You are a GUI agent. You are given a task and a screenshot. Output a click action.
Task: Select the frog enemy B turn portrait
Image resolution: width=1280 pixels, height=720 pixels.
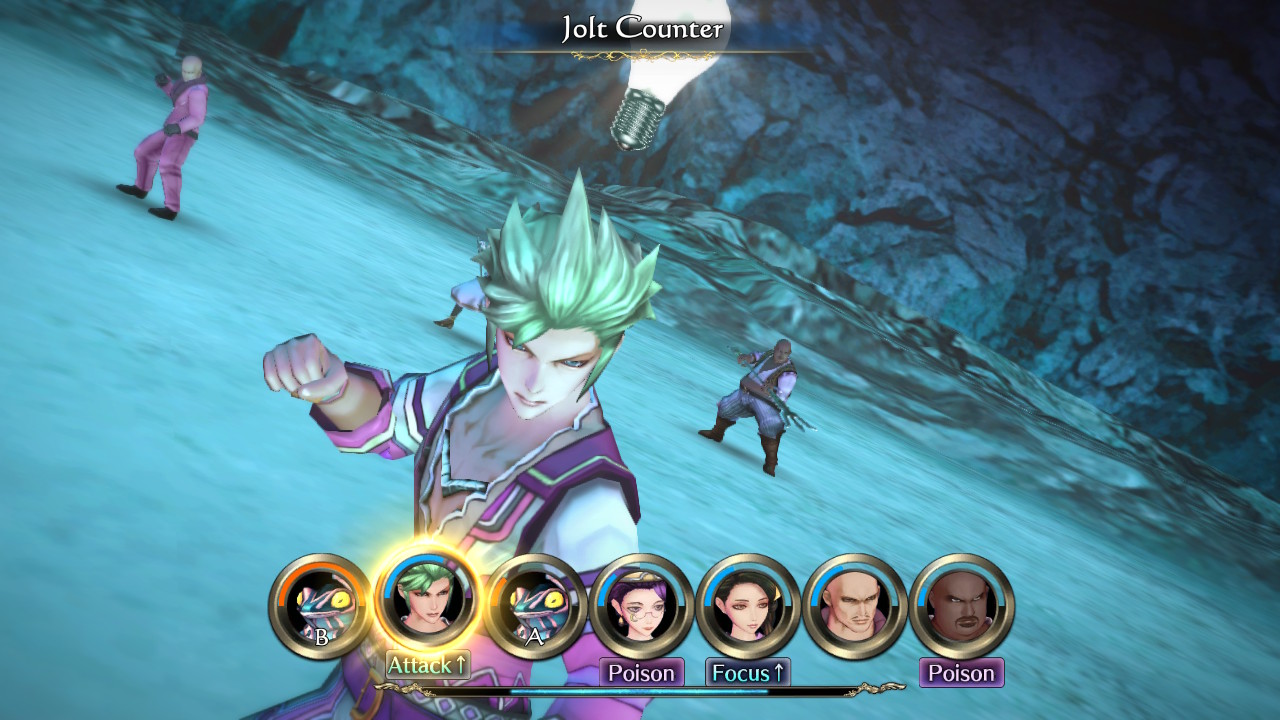tap(320, 606)
